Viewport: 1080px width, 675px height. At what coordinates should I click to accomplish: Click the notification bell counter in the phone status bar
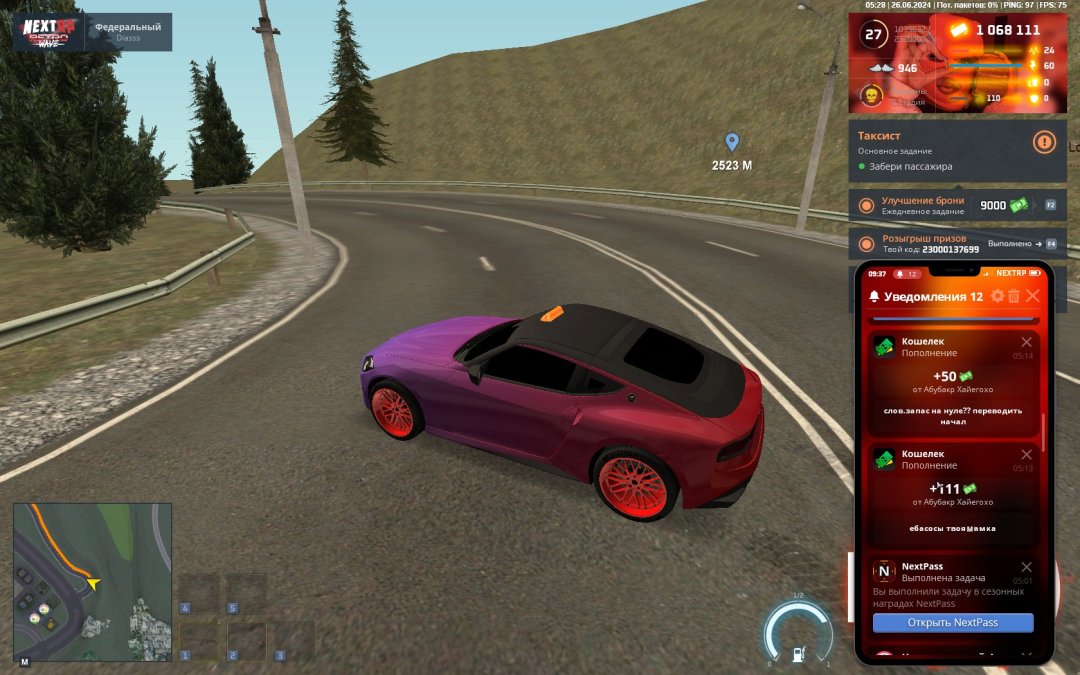[906, 273]
